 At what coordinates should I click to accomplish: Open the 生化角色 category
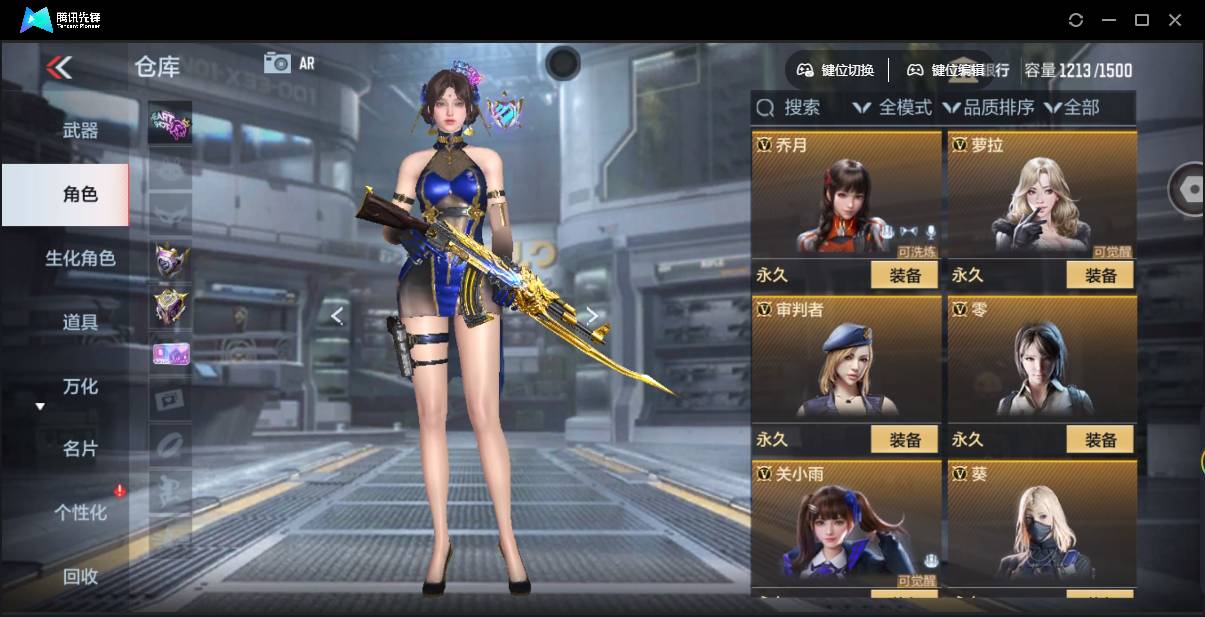[80, 258]
